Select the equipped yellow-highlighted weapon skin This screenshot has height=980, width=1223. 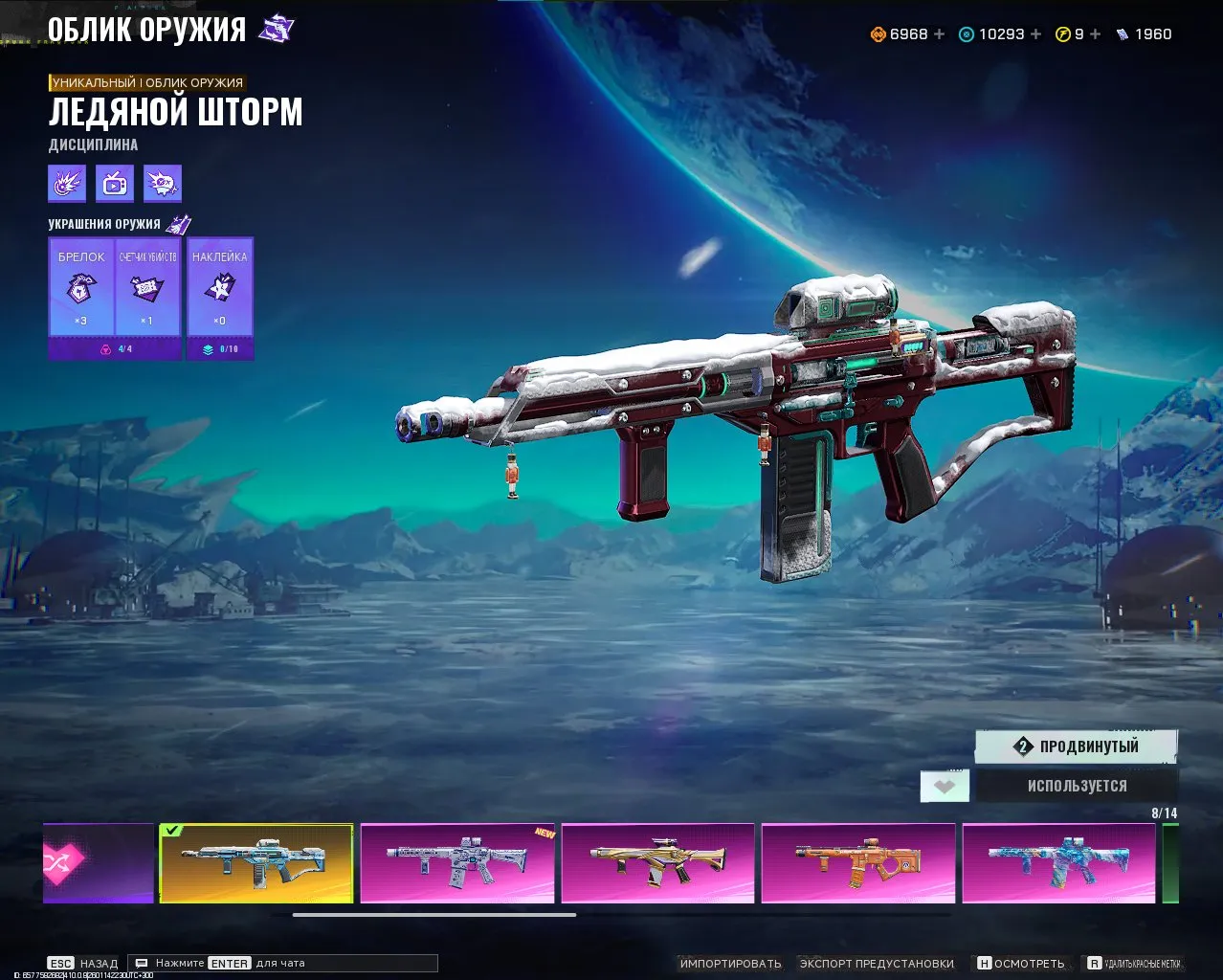(x=256, y=862)
